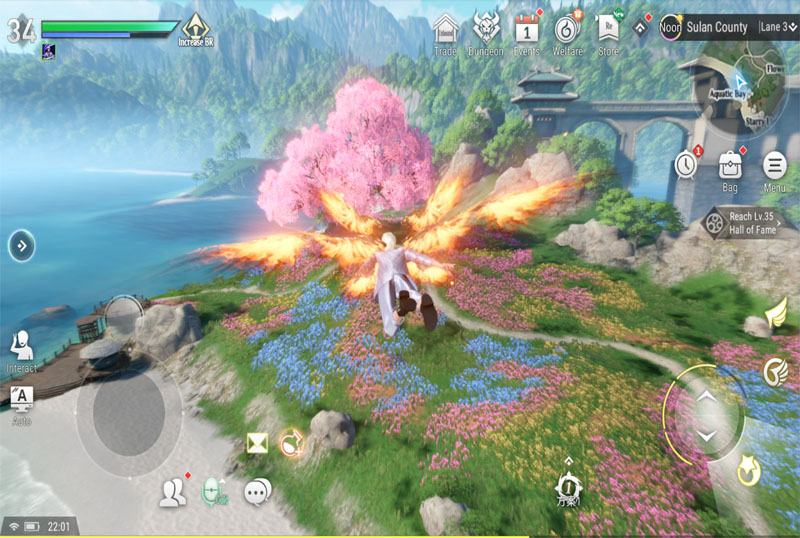Tap the Increase BR icon
This screenshot has height=538, width=800.
coord(196,29)
